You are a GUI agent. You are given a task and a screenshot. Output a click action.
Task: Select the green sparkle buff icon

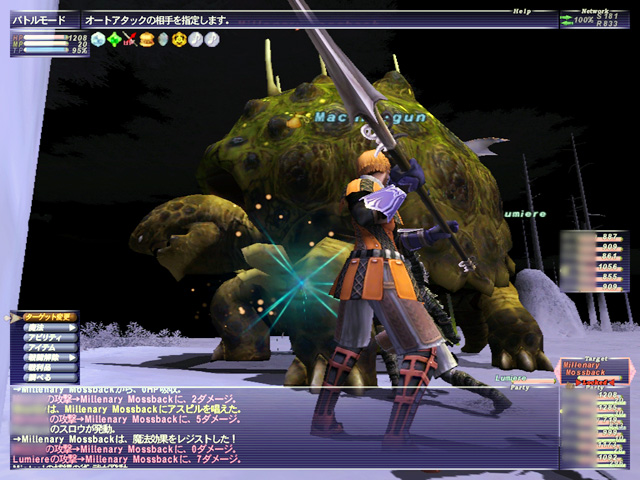115,41
